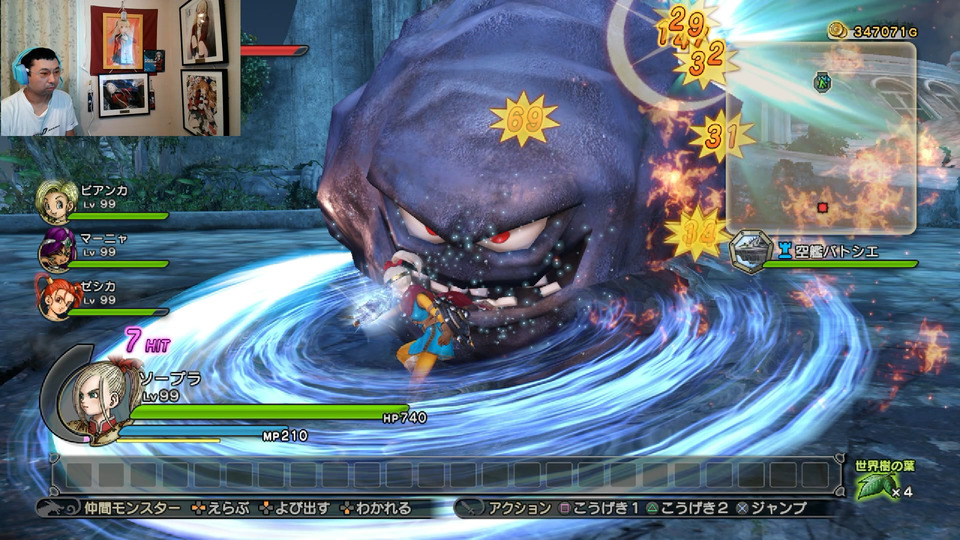This screenshot has height=540, width=960.
Task: Select Bianca's party portrait
Action: [x=56, y=201]
